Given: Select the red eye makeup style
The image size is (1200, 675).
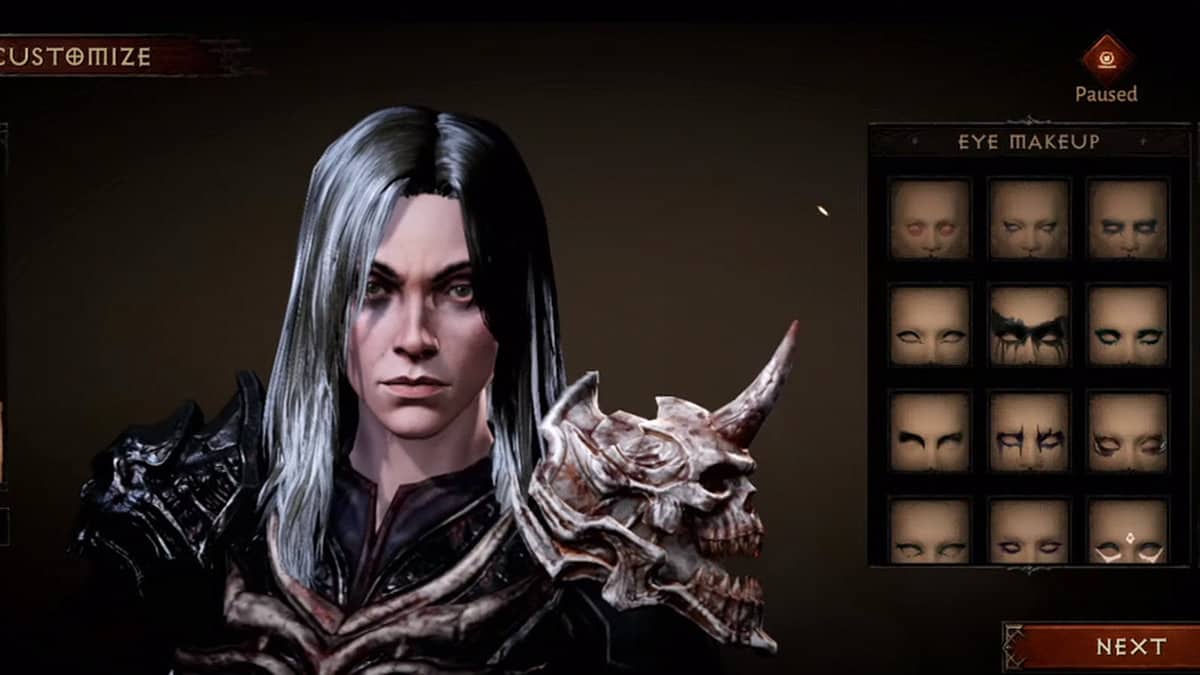Looking at the screenshot, I should (929, 218).
